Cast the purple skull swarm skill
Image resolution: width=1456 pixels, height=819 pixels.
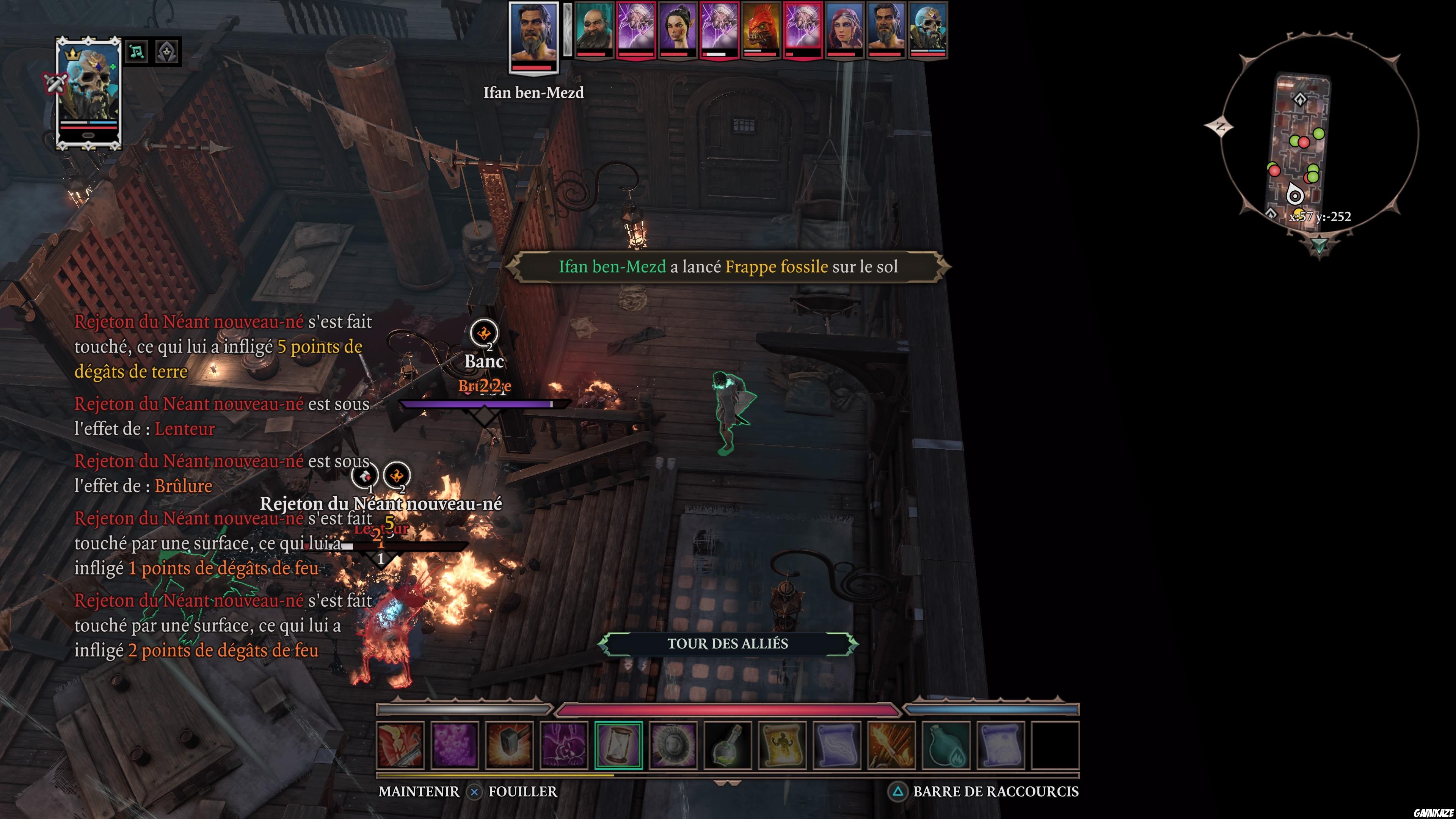pos(455,745)
